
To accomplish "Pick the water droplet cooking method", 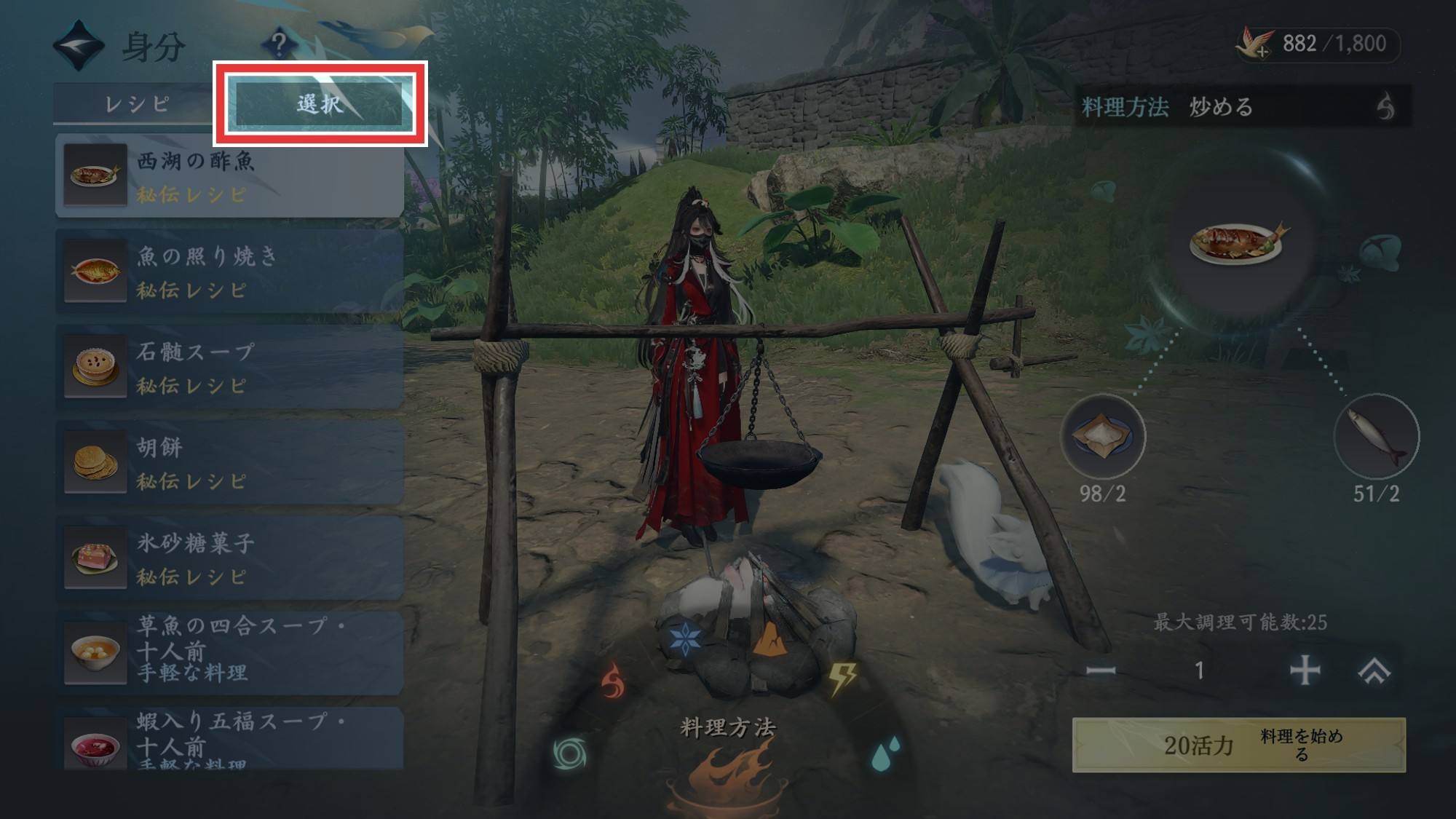I will (x=885, y=753).
